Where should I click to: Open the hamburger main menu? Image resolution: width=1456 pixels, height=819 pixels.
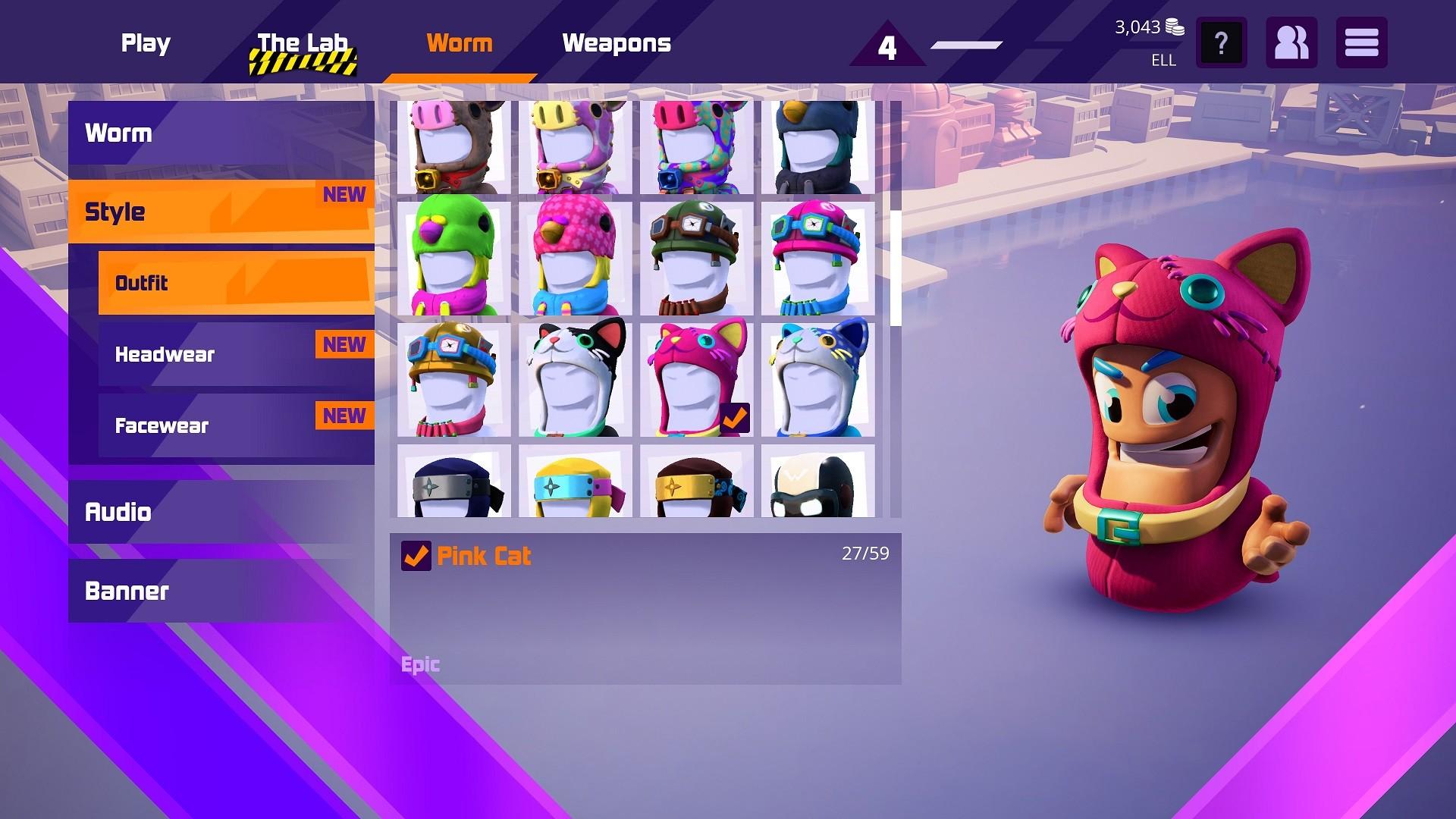[1361, 43]
